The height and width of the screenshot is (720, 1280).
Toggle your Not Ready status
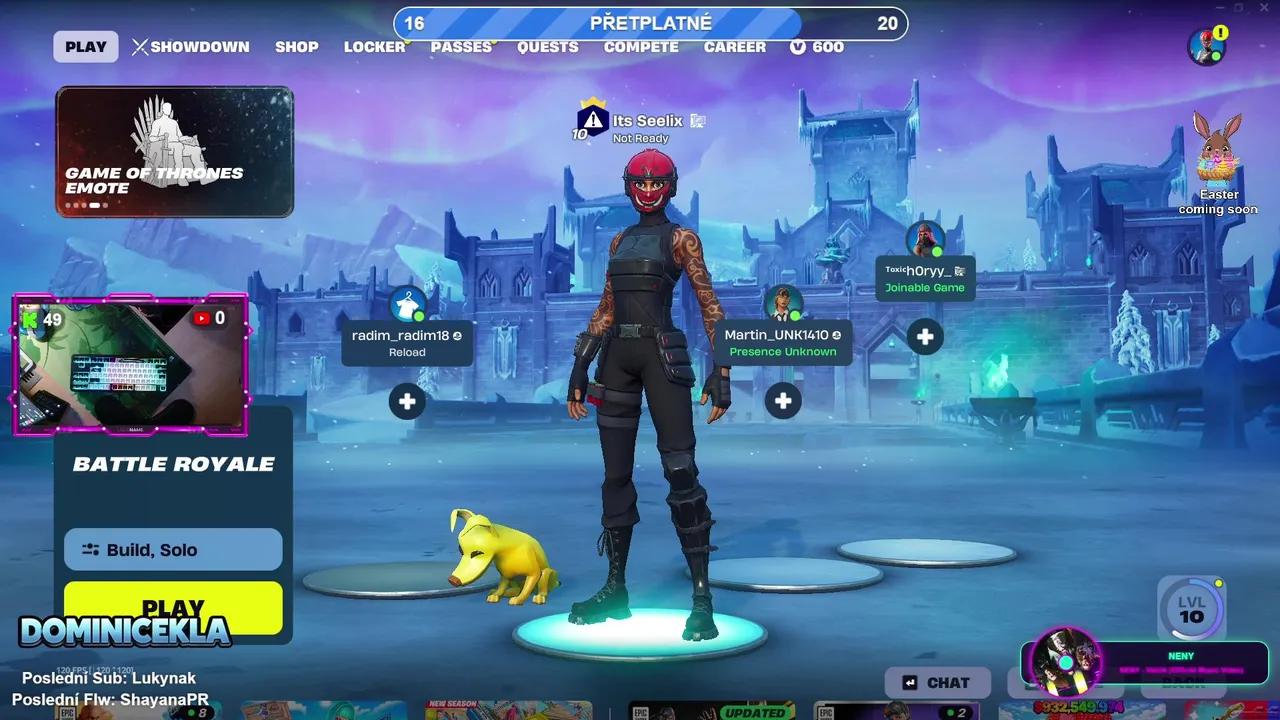tap(643, 138)
